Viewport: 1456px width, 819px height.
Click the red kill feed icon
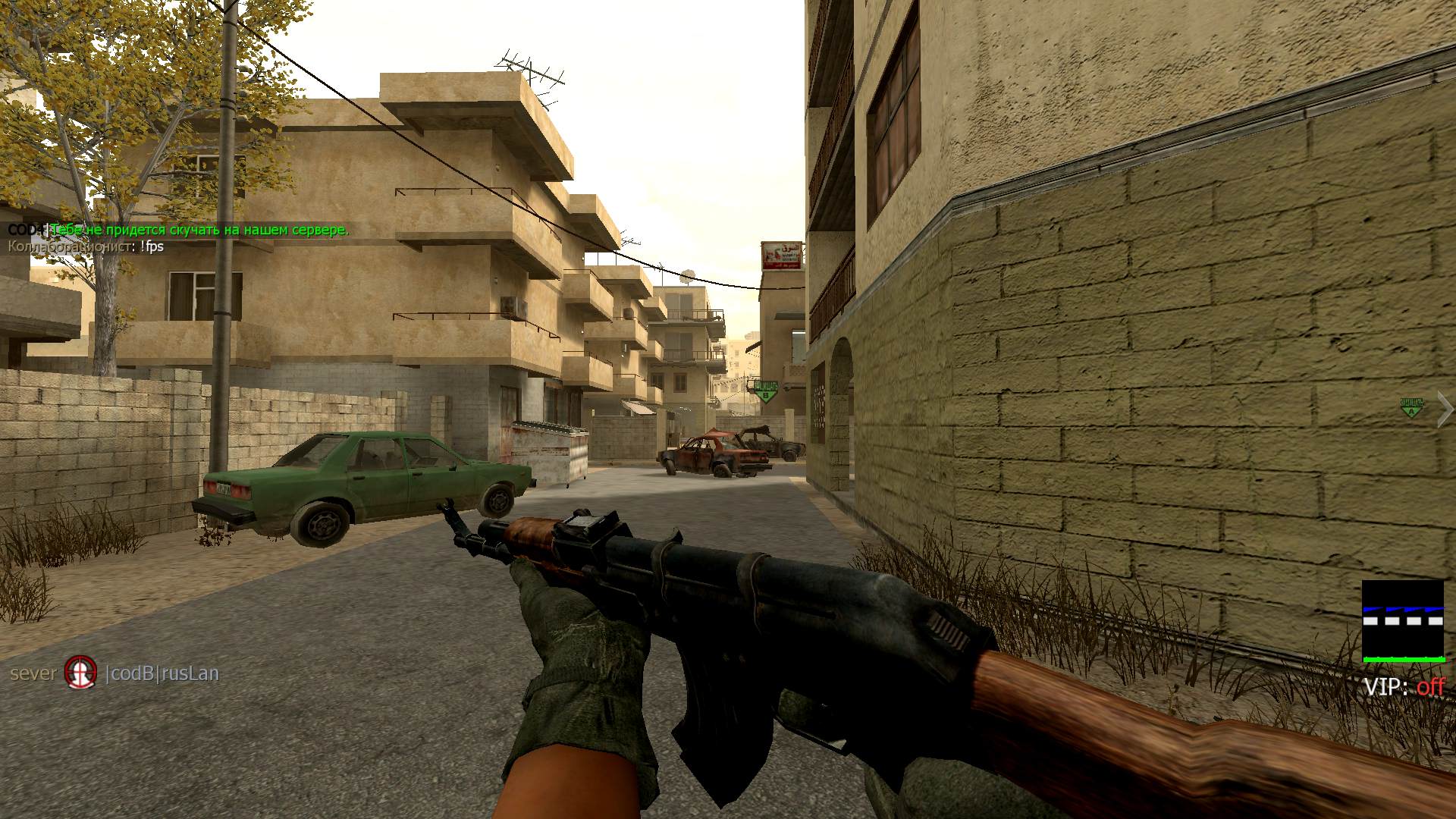coord(80,673)
